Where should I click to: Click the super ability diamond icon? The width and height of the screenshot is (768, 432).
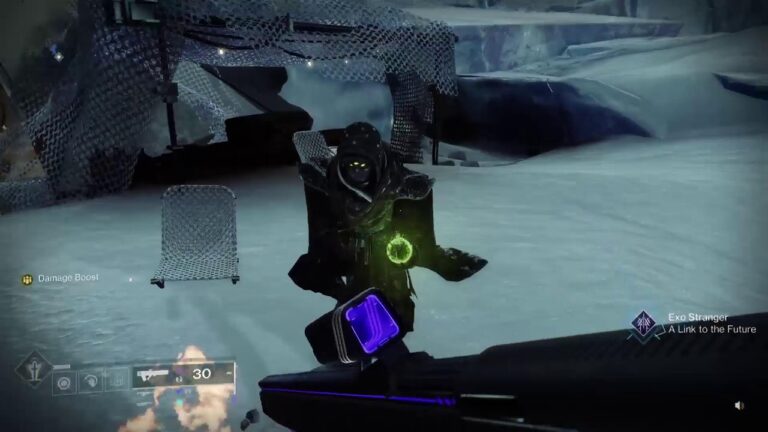coord(33,368)
